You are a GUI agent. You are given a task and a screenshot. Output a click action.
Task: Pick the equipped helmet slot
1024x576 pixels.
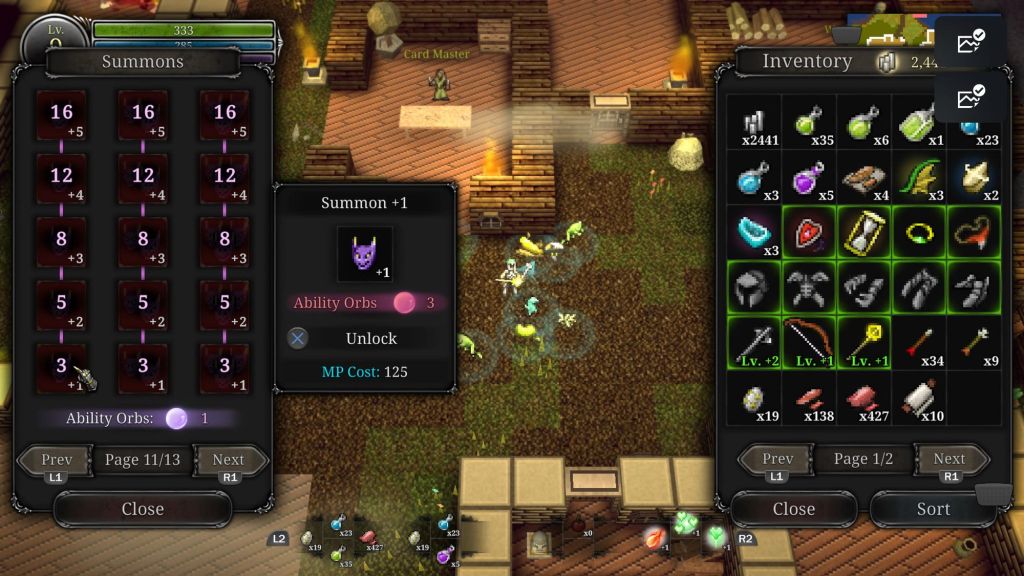754,288
